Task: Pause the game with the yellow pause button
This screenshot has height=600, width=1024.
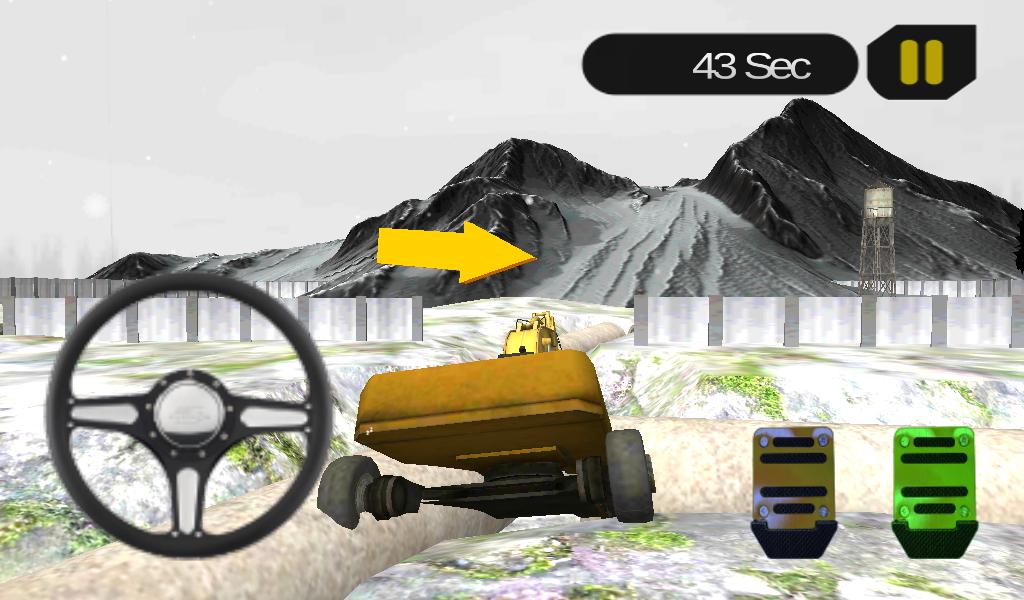Action: 921,62
